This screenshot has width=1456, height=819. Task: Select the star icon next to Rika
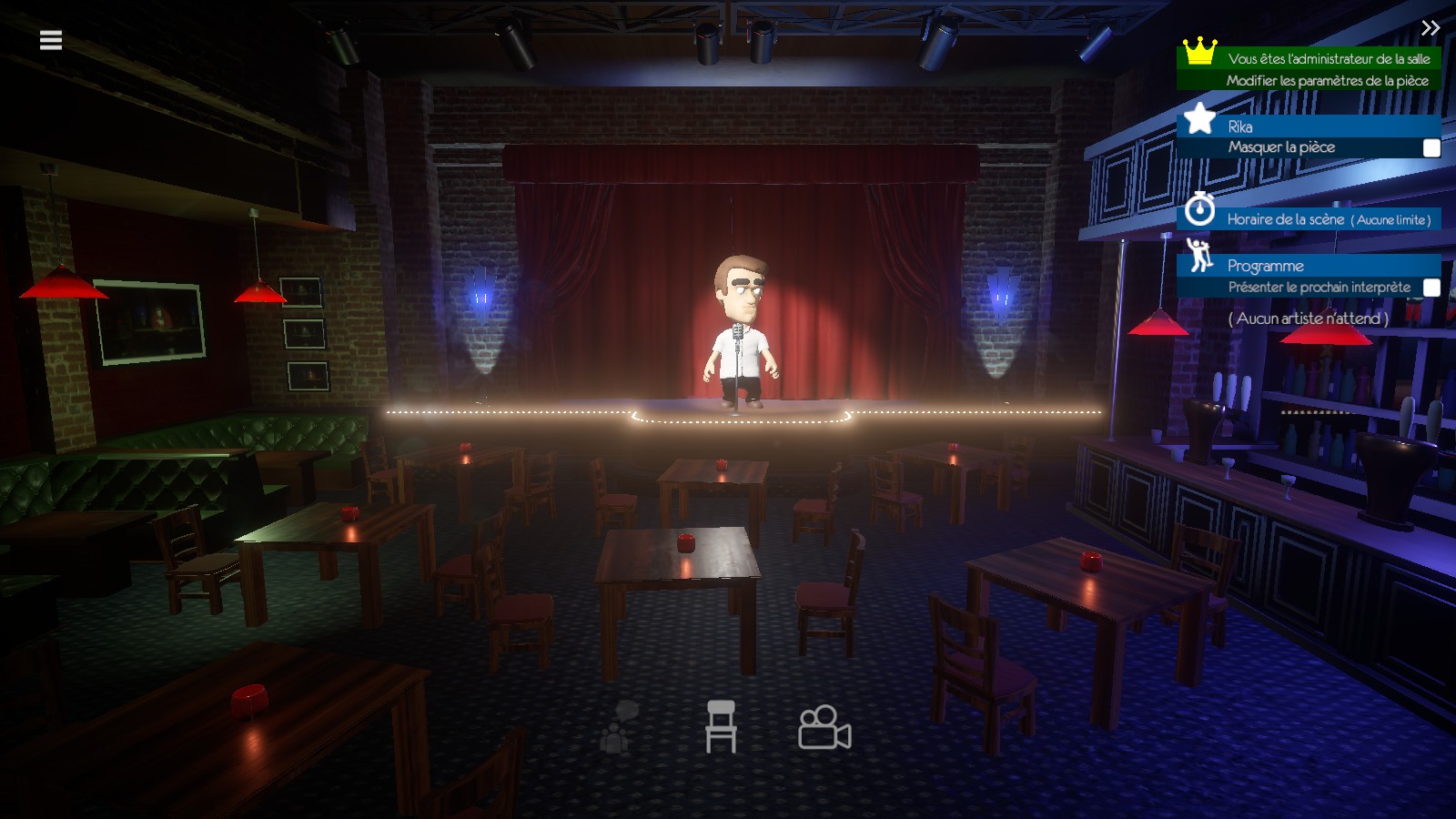point(1201,119)
